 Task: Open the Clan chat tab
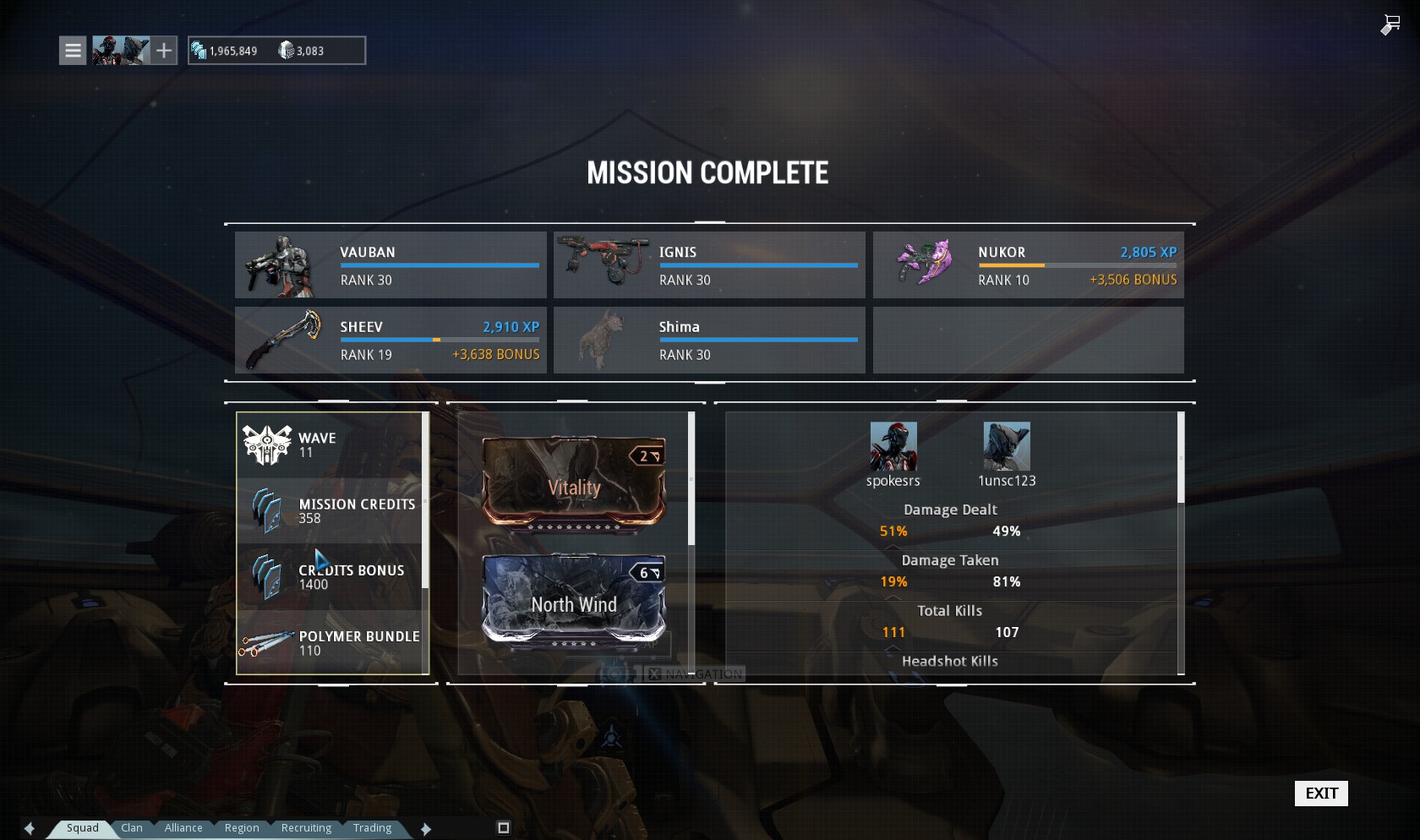pos(132,828)
